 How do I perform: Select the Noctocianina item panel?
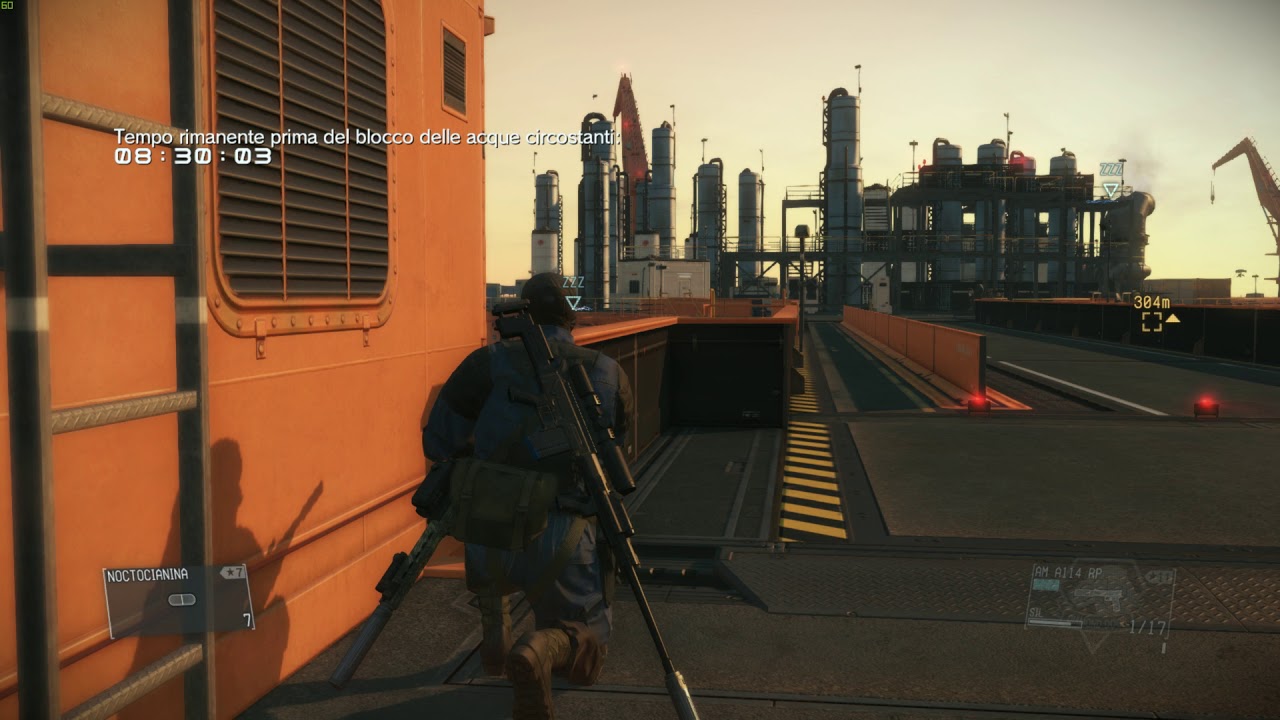(x=179, y=599)
